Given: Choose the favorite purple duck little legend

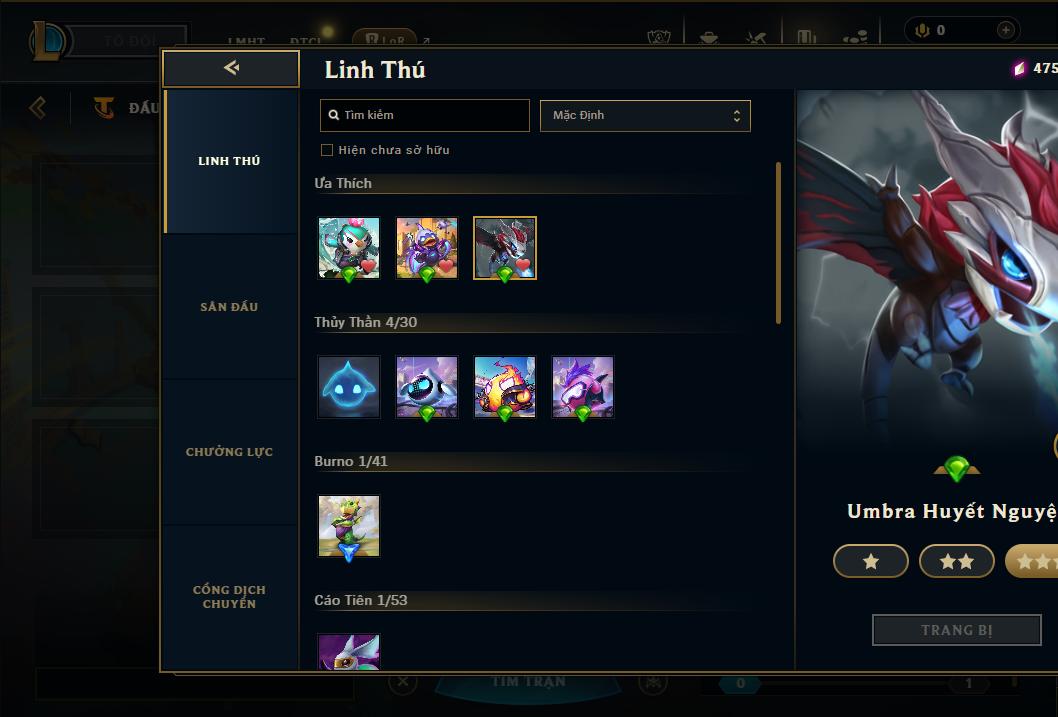Looking at the screenshot, I should (x=427, y=248).
